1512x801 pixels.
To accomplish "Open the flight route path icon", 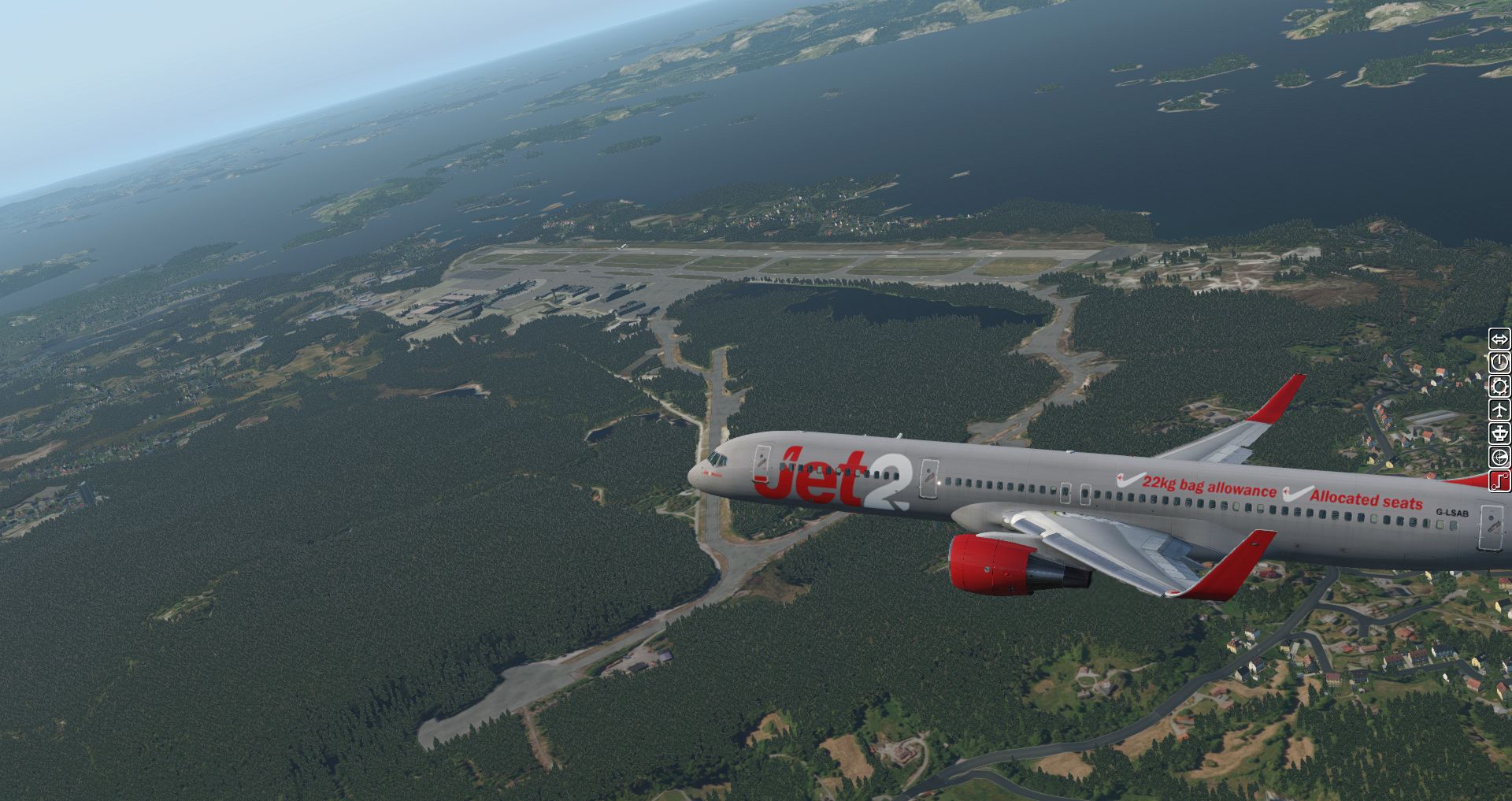I will [1499, 480].
